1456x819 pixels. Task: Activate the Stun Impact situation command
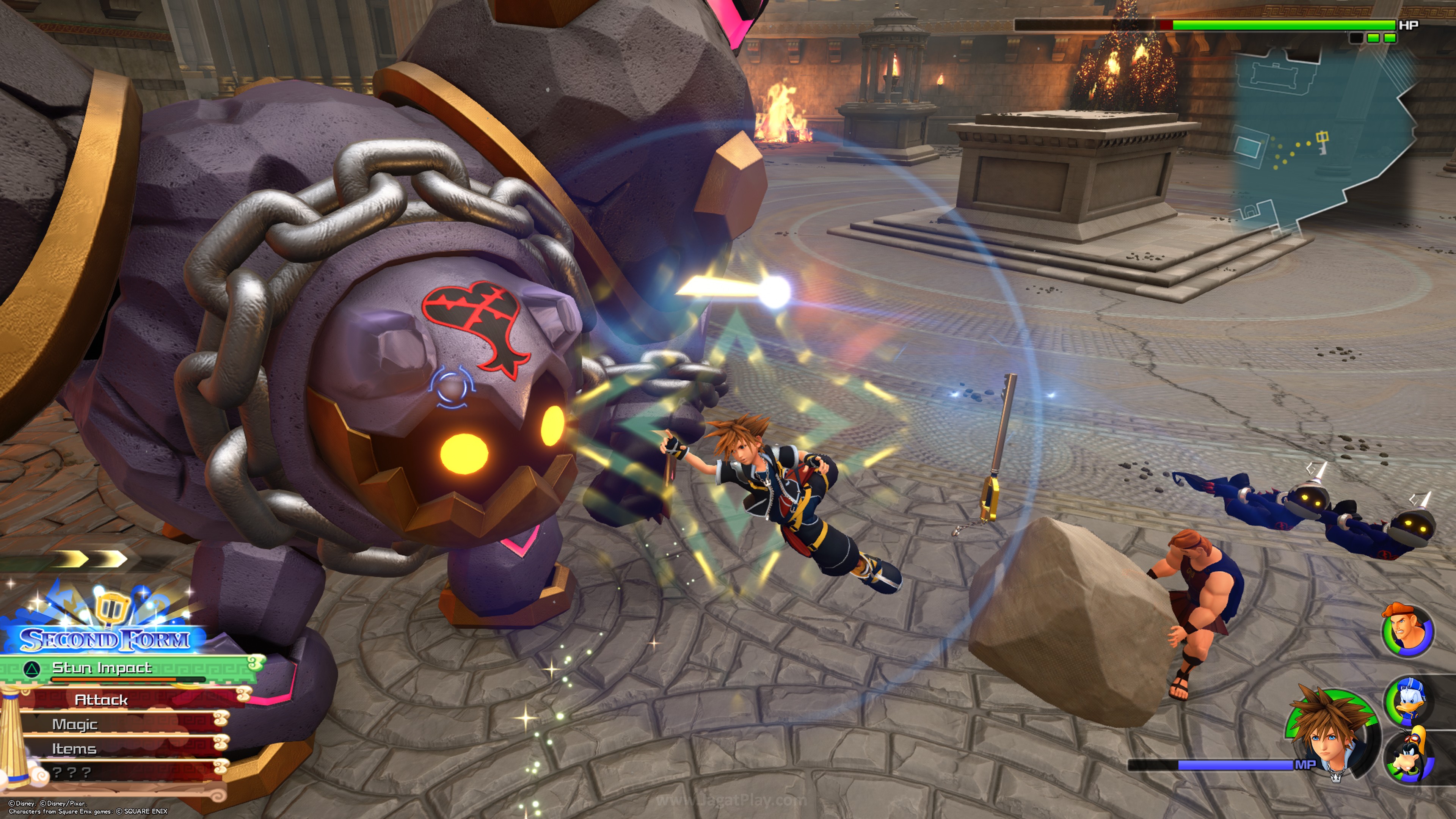click(x=102, y=668)
